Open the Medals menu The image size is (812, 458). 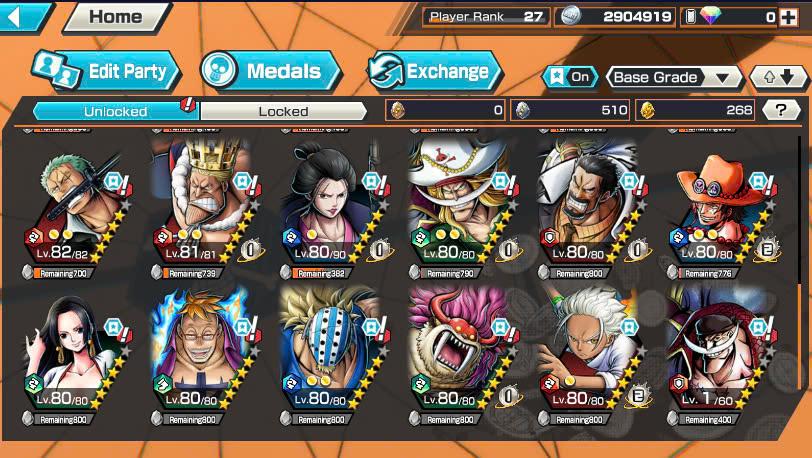[270, 71]
